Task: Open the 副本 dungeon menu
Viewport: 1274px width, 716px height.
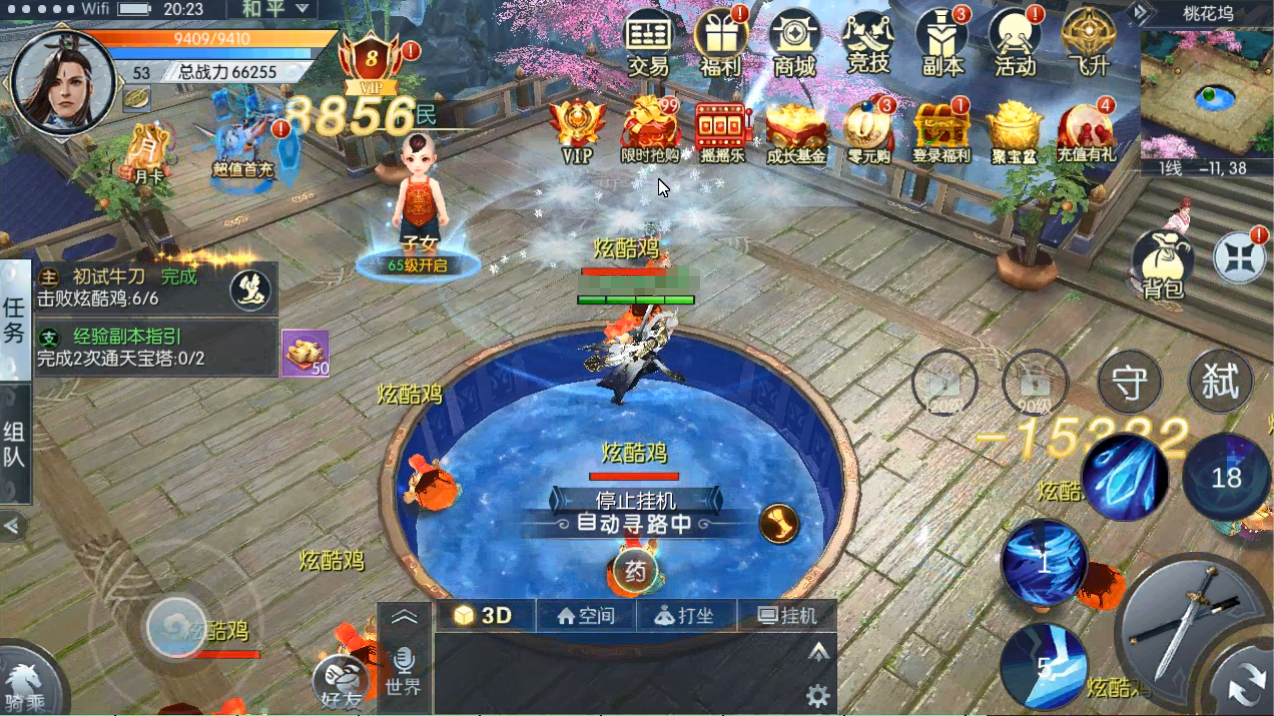Action: (x=941, y=42)
